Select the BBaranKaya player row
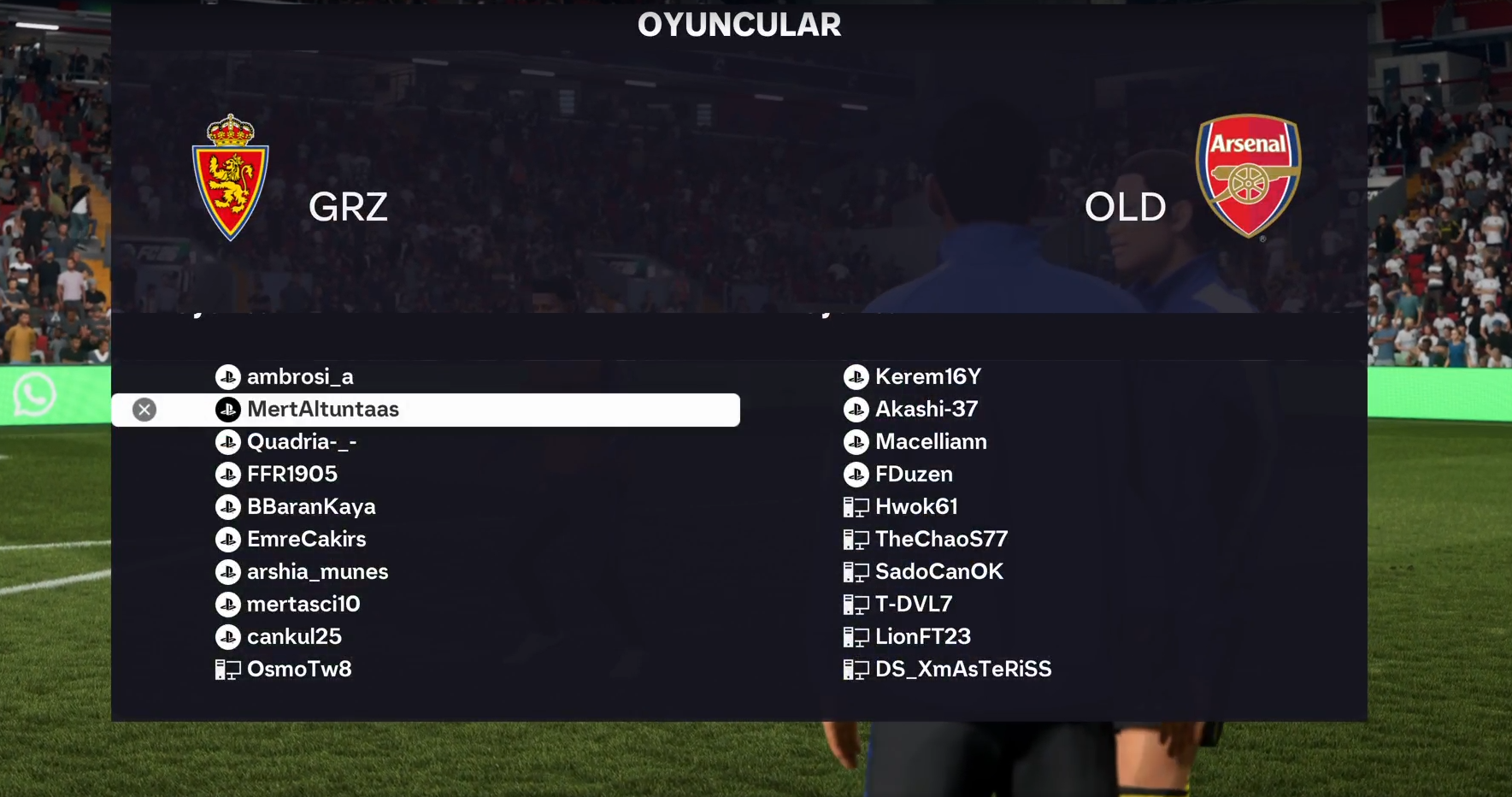Image resolution: width=1512 pixels, height=797 pixels. pyautogui.click(x=310, y=507)
